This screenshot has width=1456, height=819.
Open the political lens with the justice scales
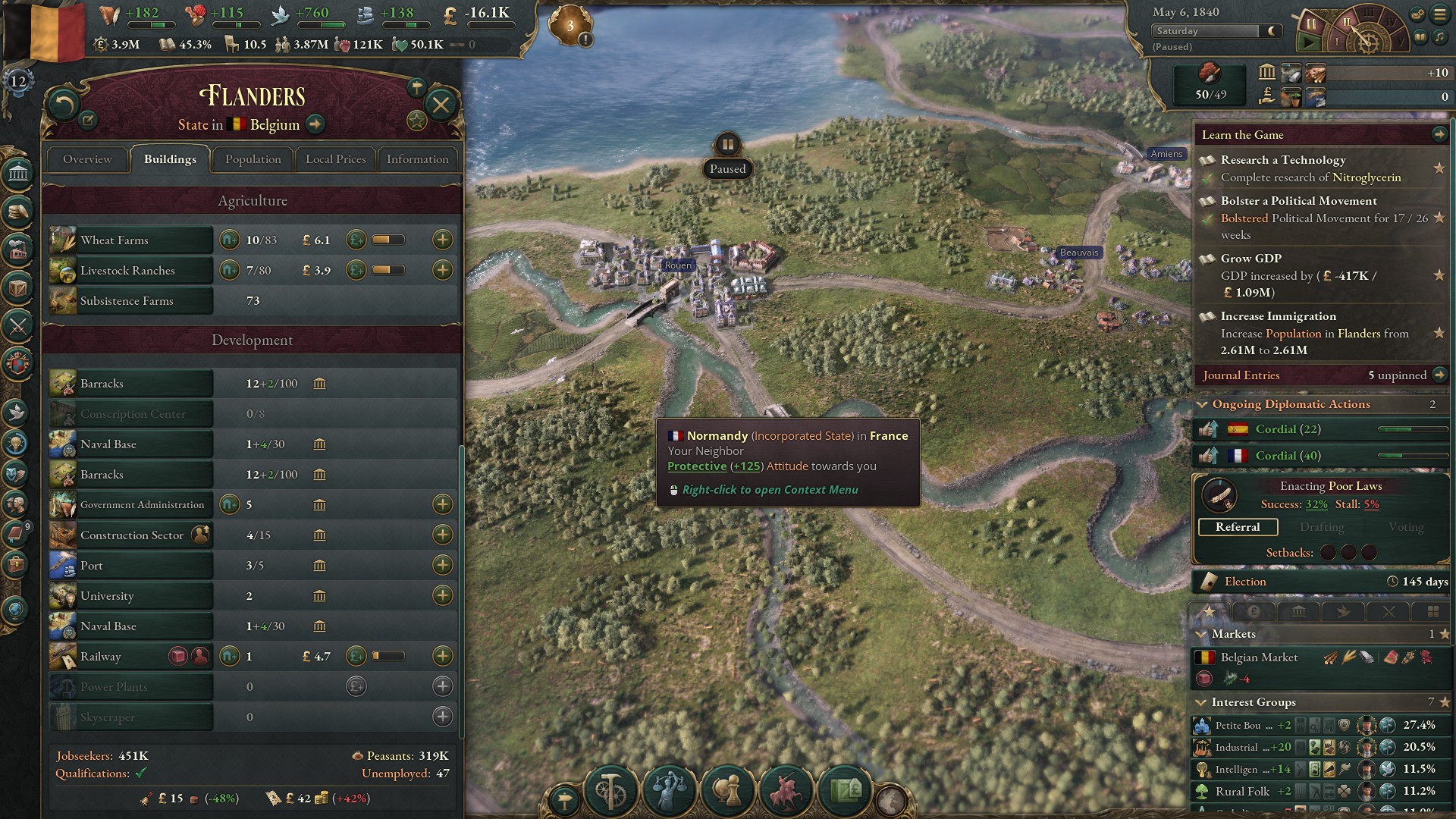coord(669,791)
